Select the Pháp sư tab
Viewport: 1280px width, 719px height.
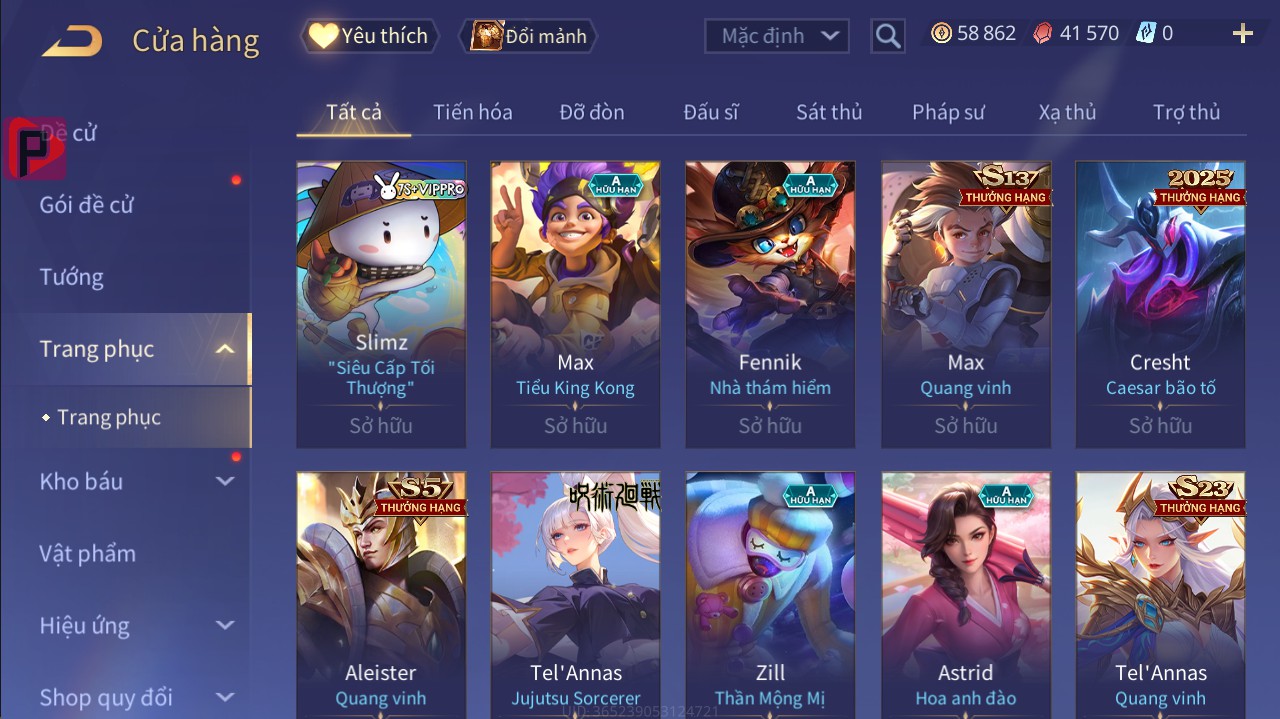point(948,112)
